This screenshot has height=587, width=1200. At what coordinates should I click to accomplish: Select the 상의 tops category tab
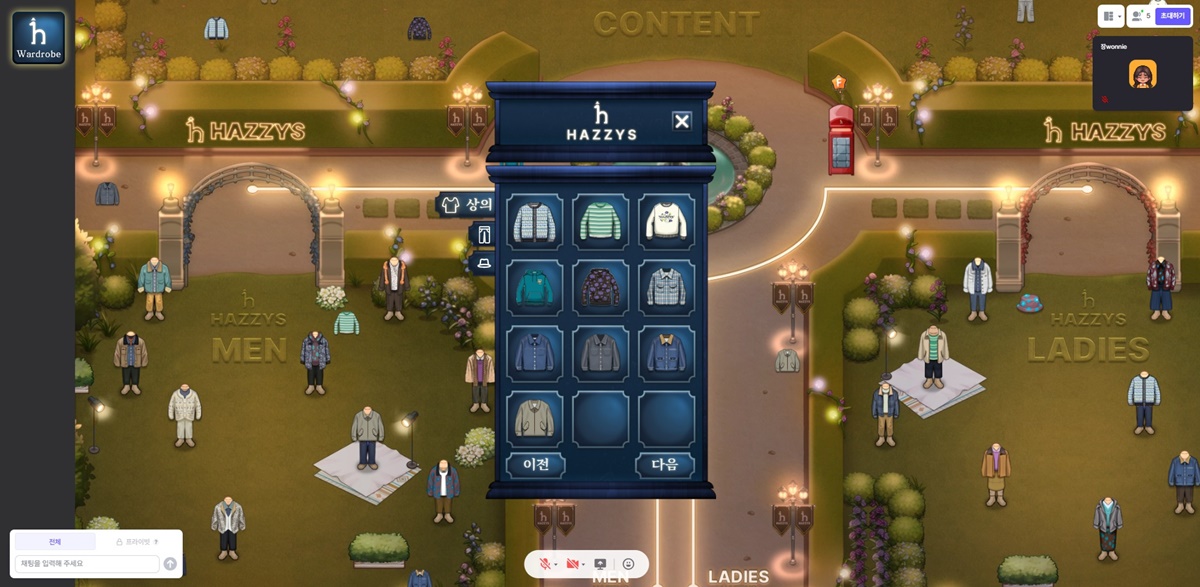tap(468, 205)
